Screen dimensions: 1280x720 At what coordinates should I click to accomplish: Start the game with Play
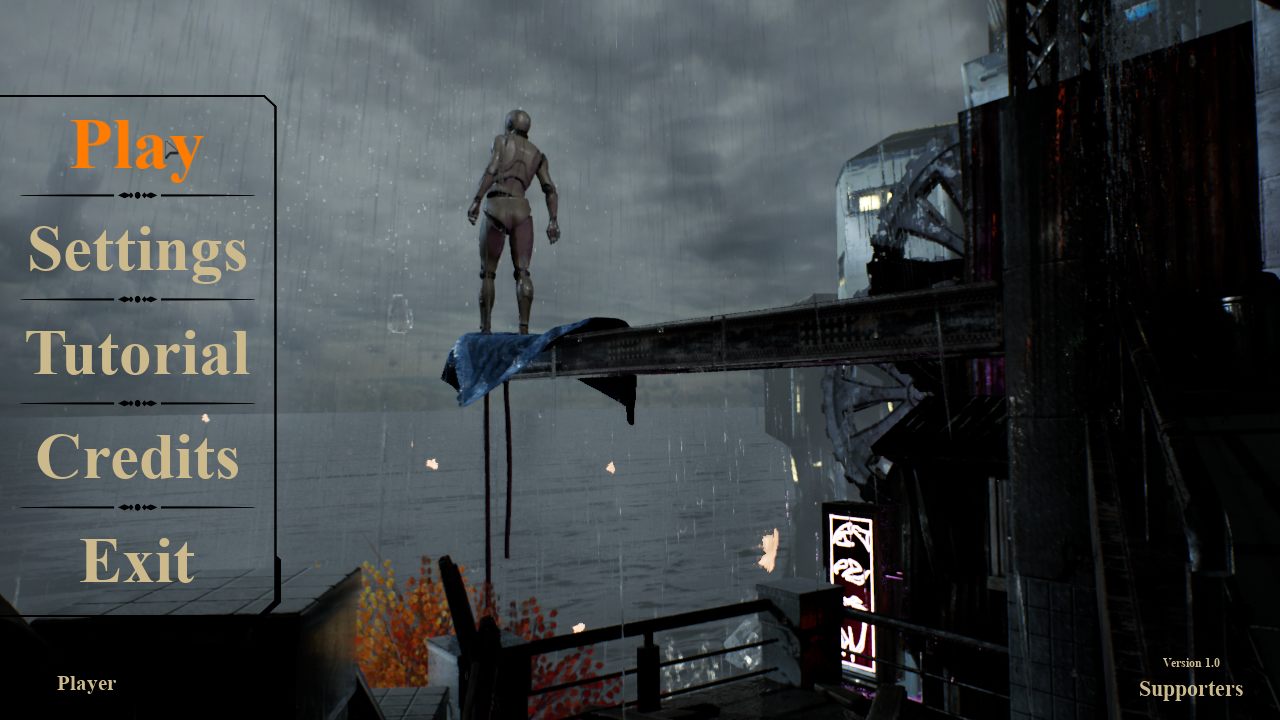tap(137, 147)
